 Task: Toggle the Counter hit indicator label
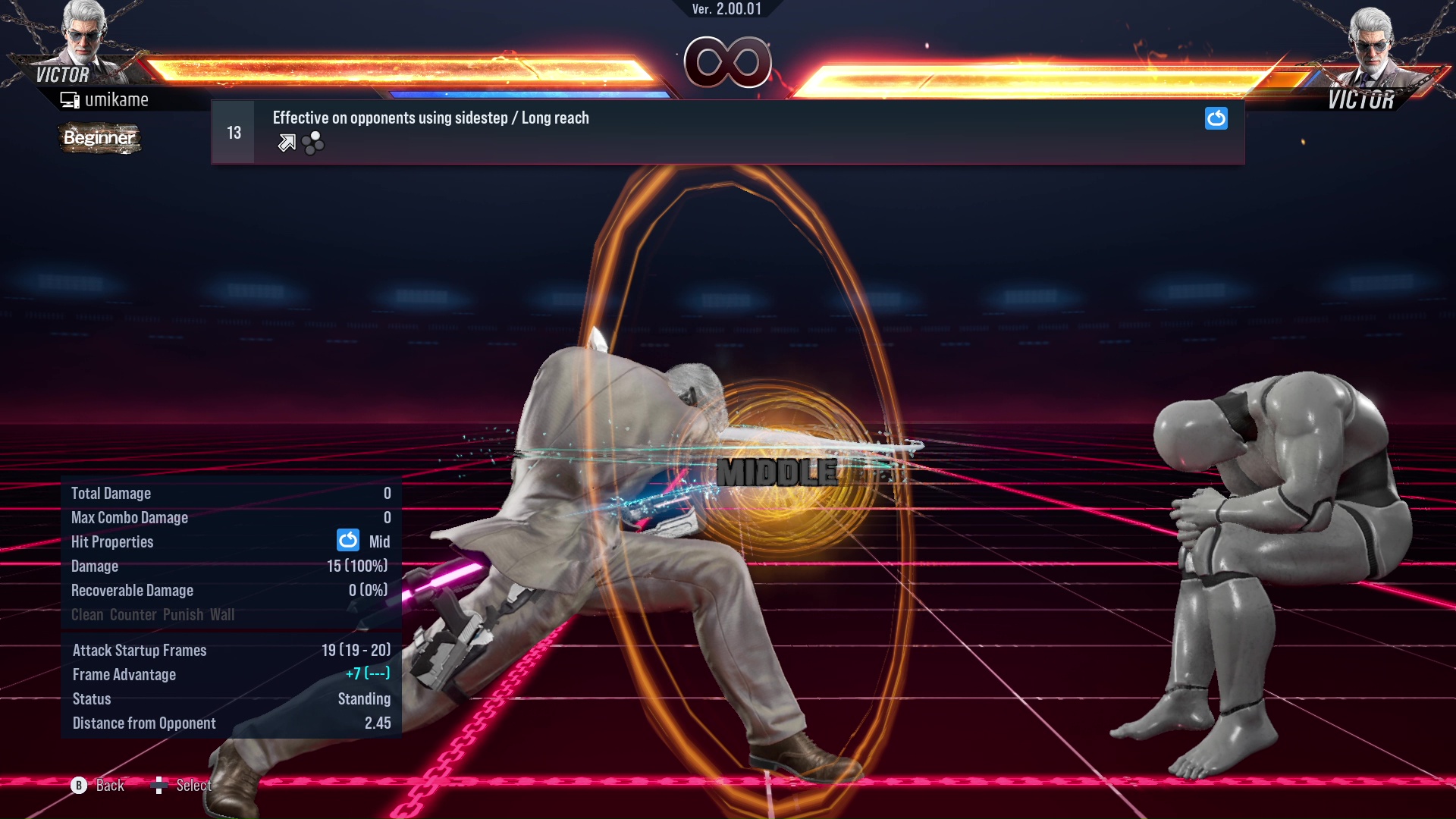point(133,614)
